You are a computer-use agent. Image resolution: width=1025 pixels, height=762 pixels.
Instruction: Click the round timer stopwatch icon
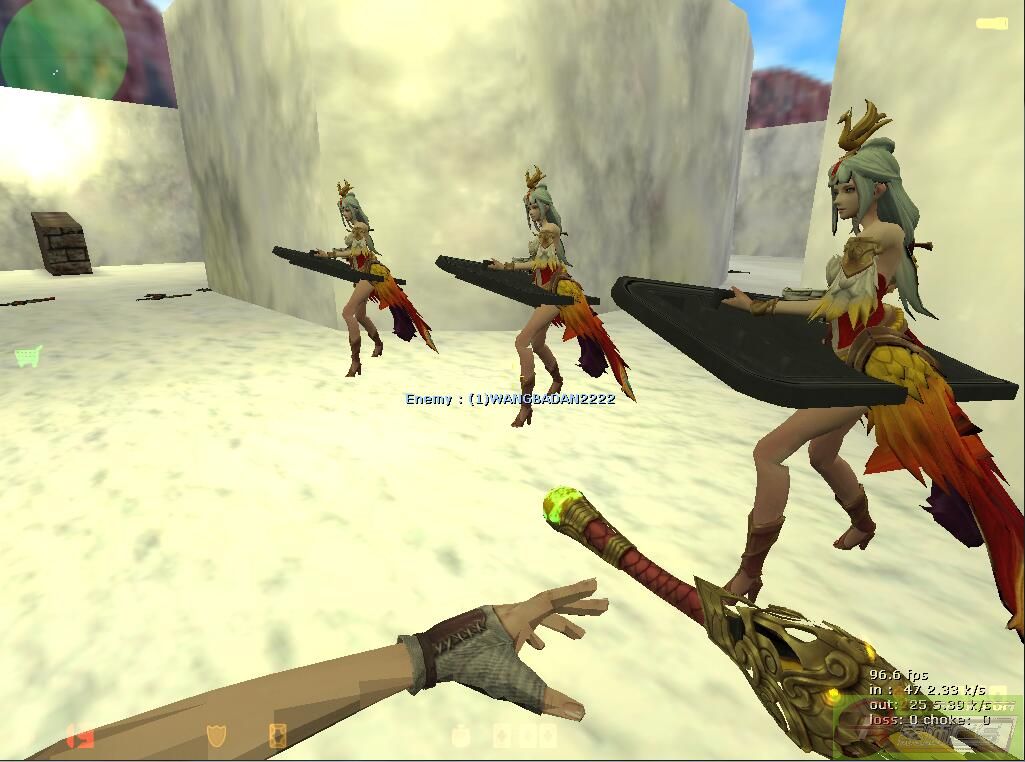pyautogui.click(x=461, y=737)
